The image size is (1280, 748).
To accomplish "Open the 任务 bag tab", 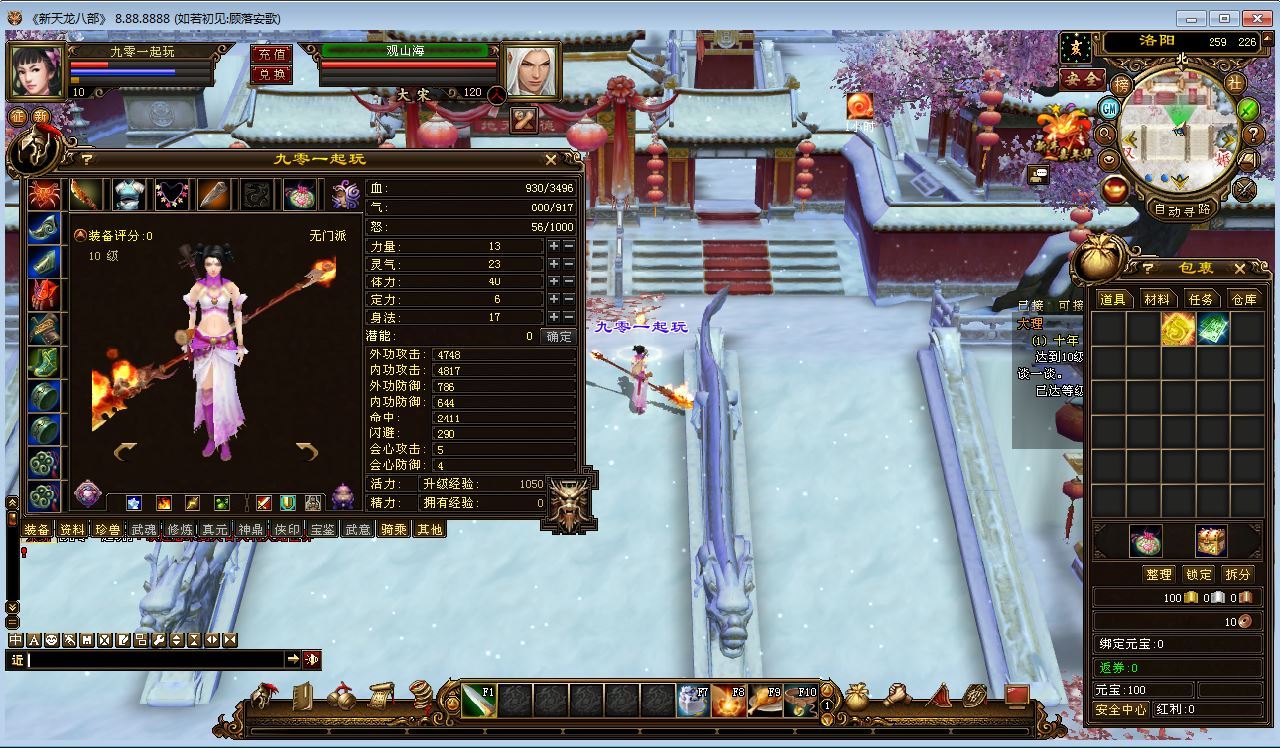I will click(1200, 300).
